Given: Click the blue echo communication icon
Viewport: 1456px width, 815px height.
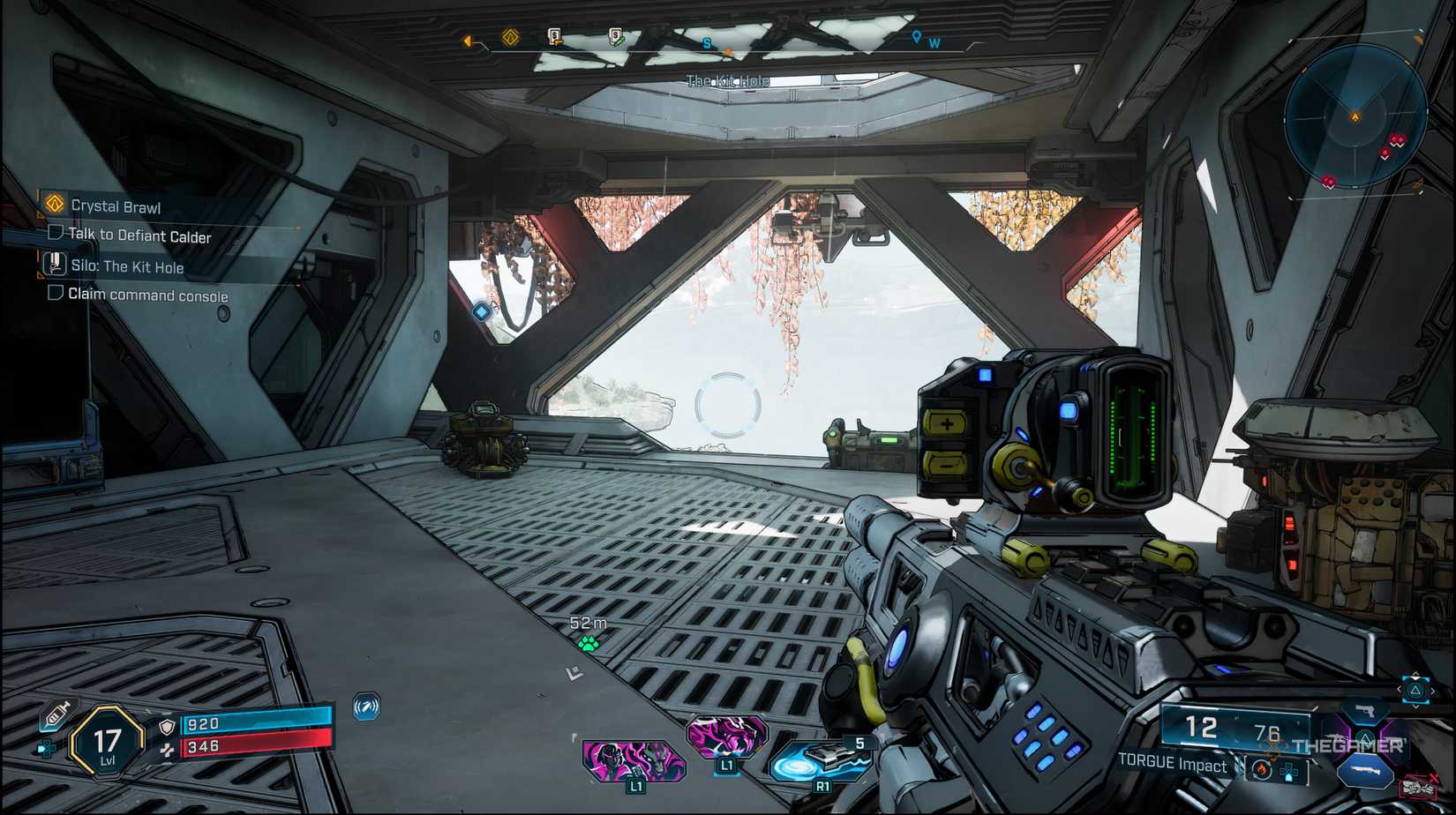Looking at the screenshot, I should (365, 708).
